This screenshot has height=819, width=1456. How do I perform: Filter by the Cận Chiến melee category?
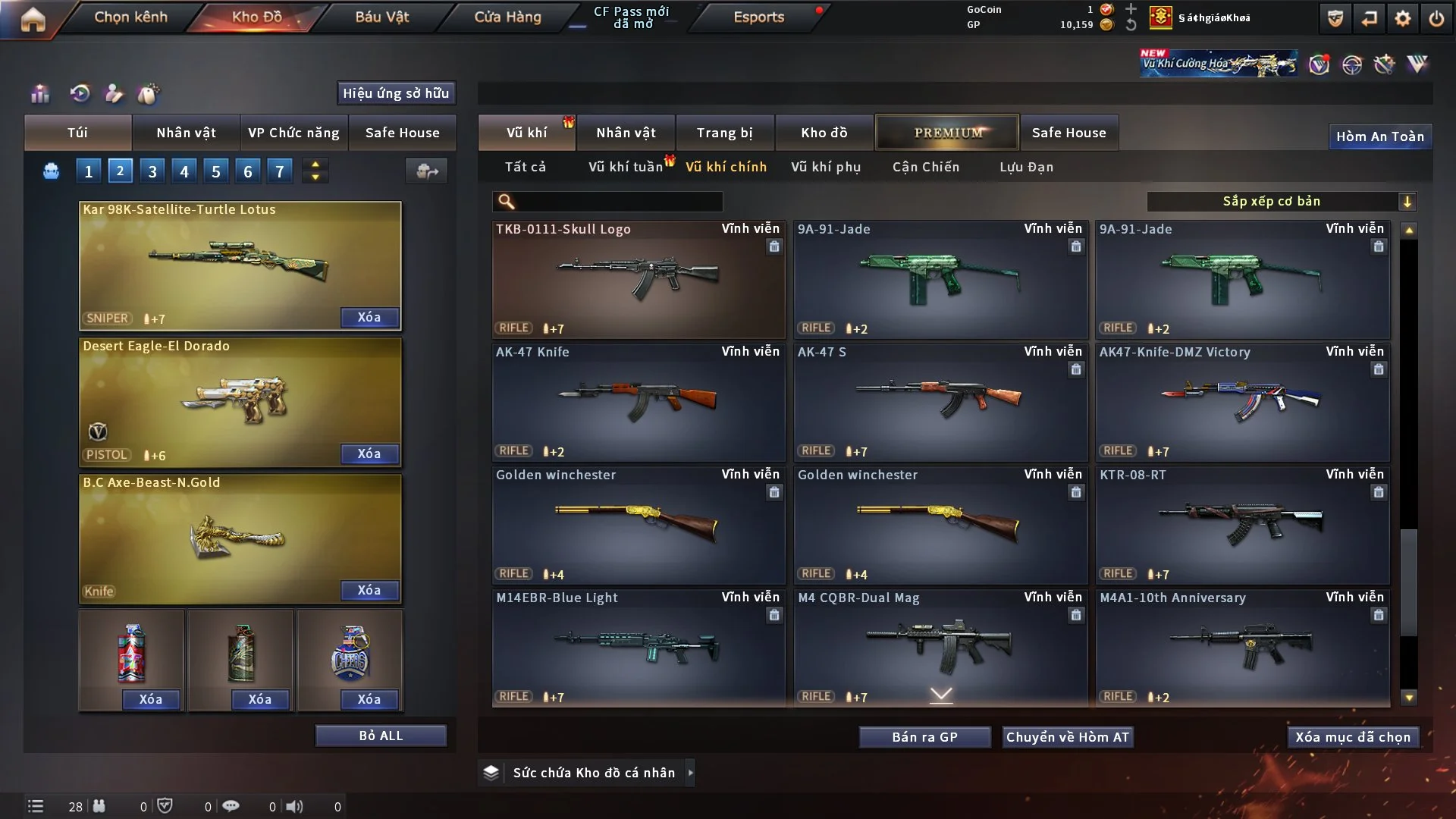tap(926, 167)
